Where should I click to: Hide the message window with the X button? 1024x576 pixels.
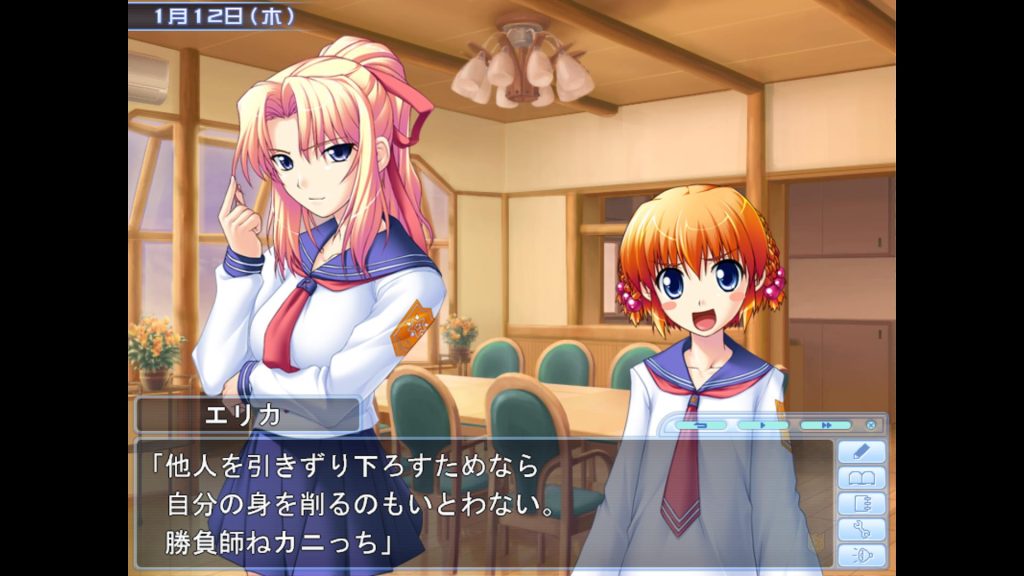871,425
